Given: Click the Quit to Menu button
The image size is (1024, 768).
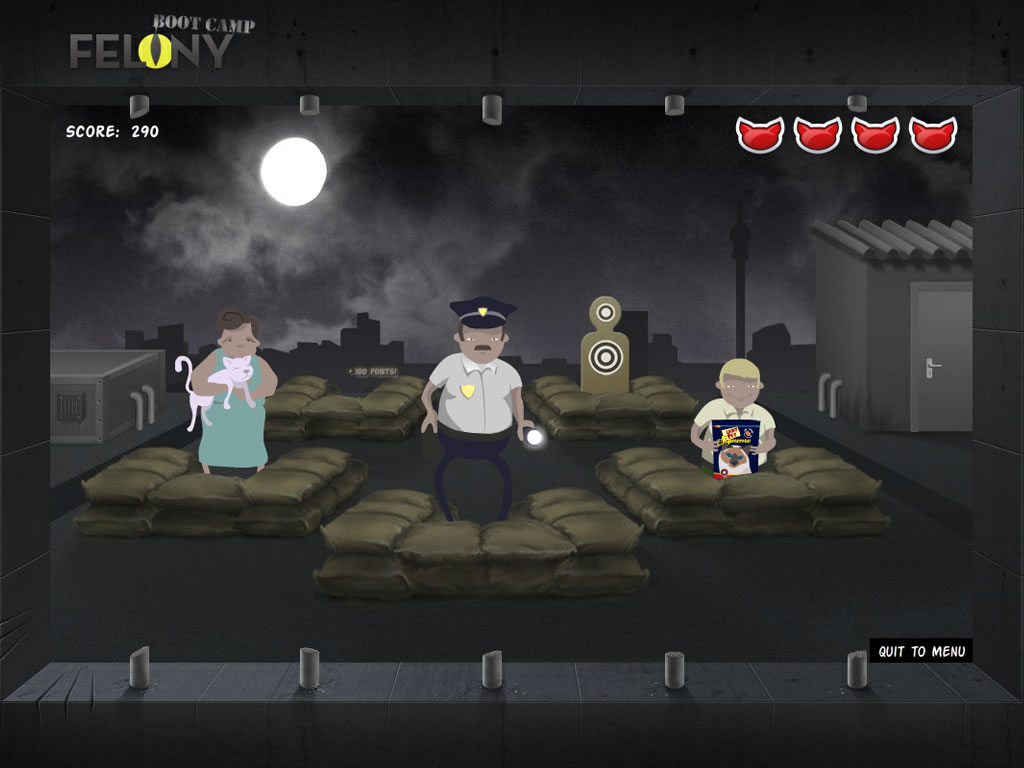Looking at the screenshot, I should (x=921, y=651).
